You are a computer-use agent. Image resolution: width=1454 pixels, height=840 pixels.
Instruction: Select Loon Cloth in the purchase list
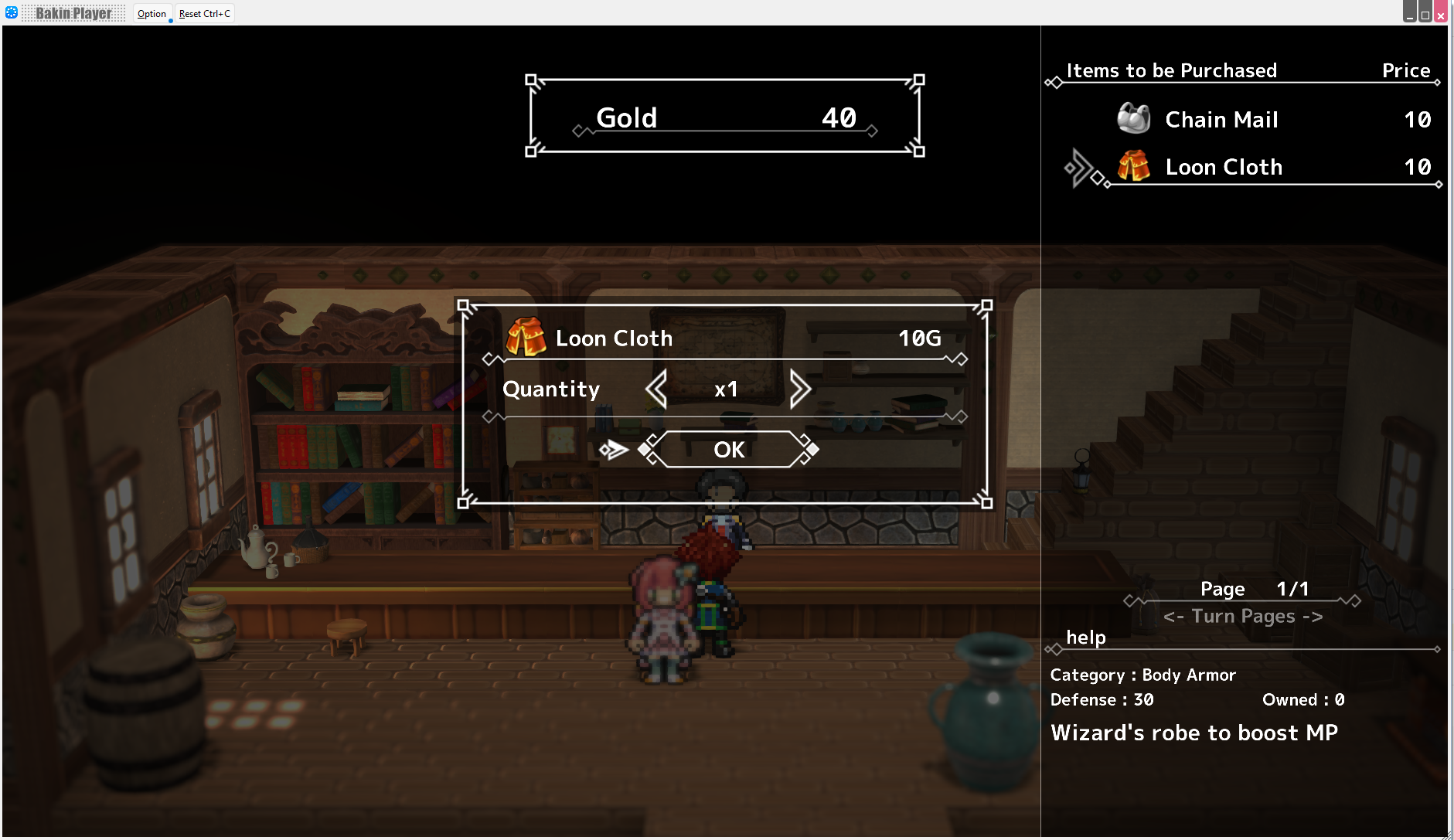point(1223,167)
